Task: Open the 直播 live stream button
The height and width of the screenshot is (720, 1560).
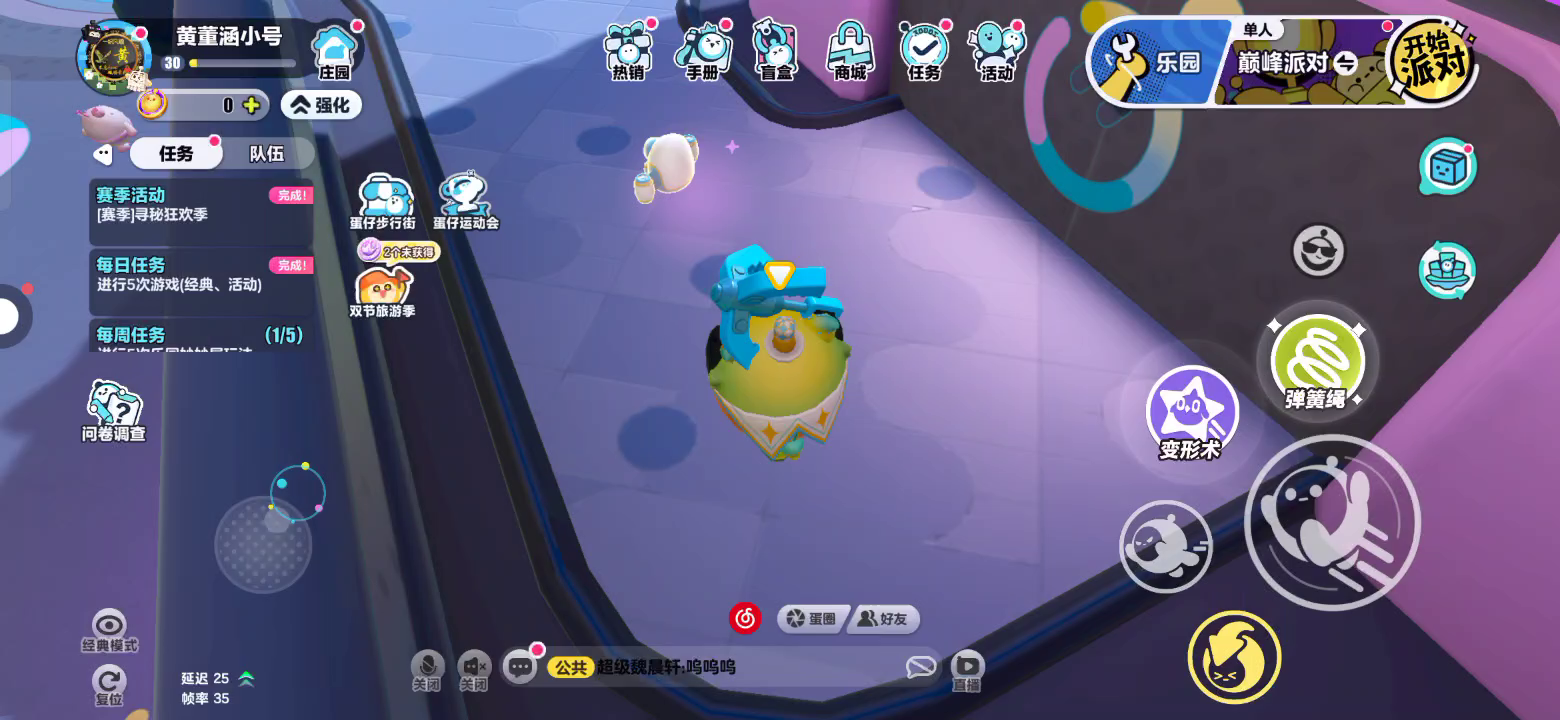Action: click(x=967, y=670)
